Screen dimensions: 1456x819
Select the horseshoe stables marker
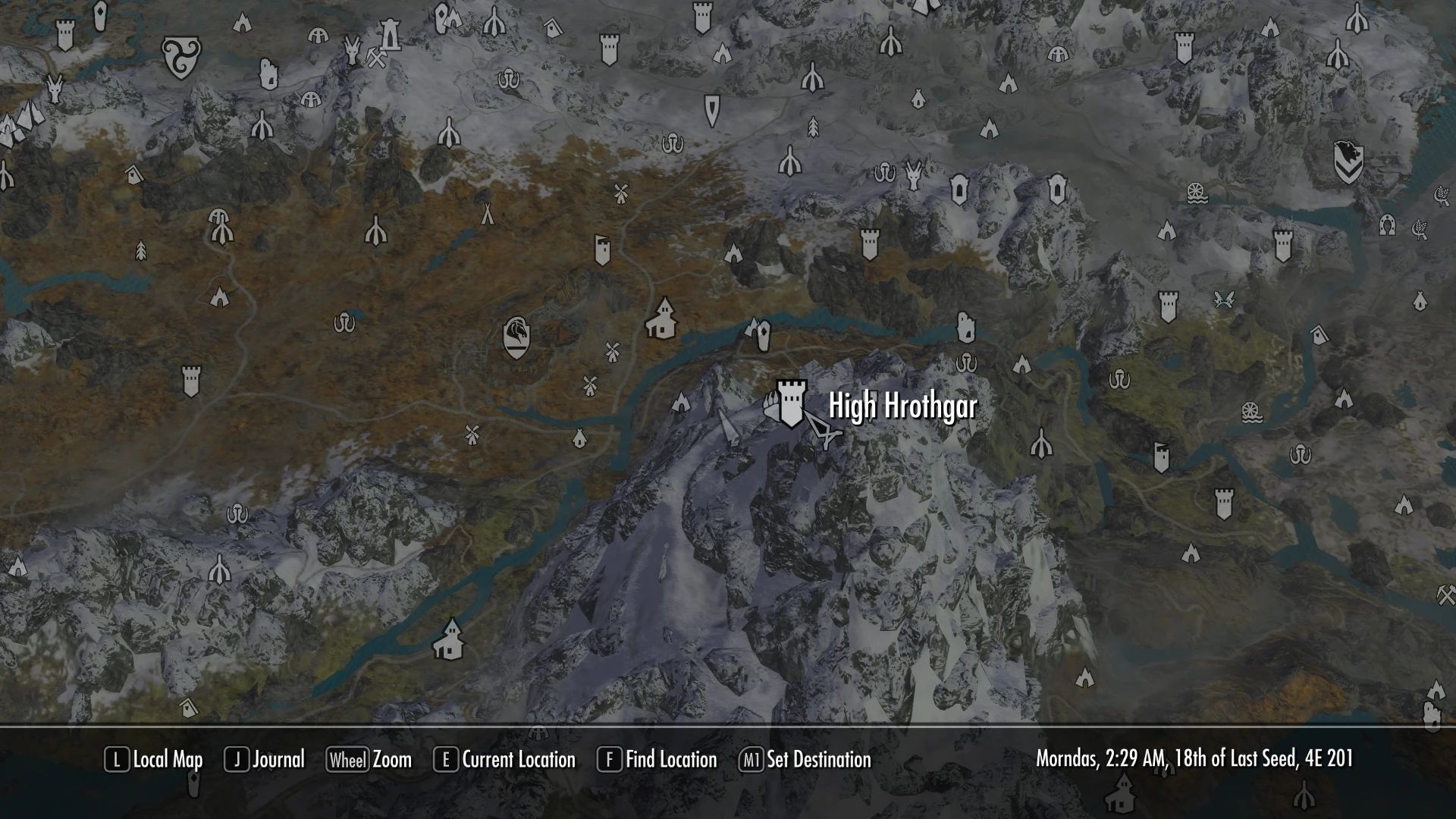click(1387, 224)
